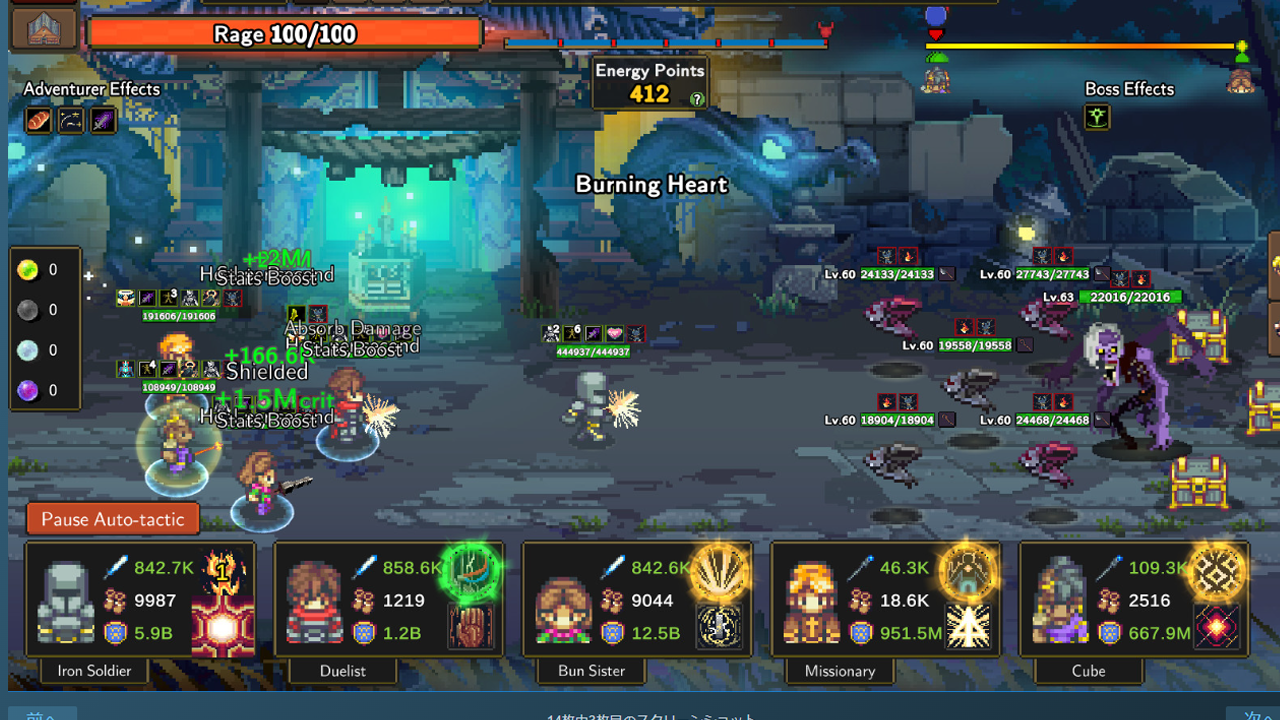
Task: Open the building menu button
Action: point(44,28)
